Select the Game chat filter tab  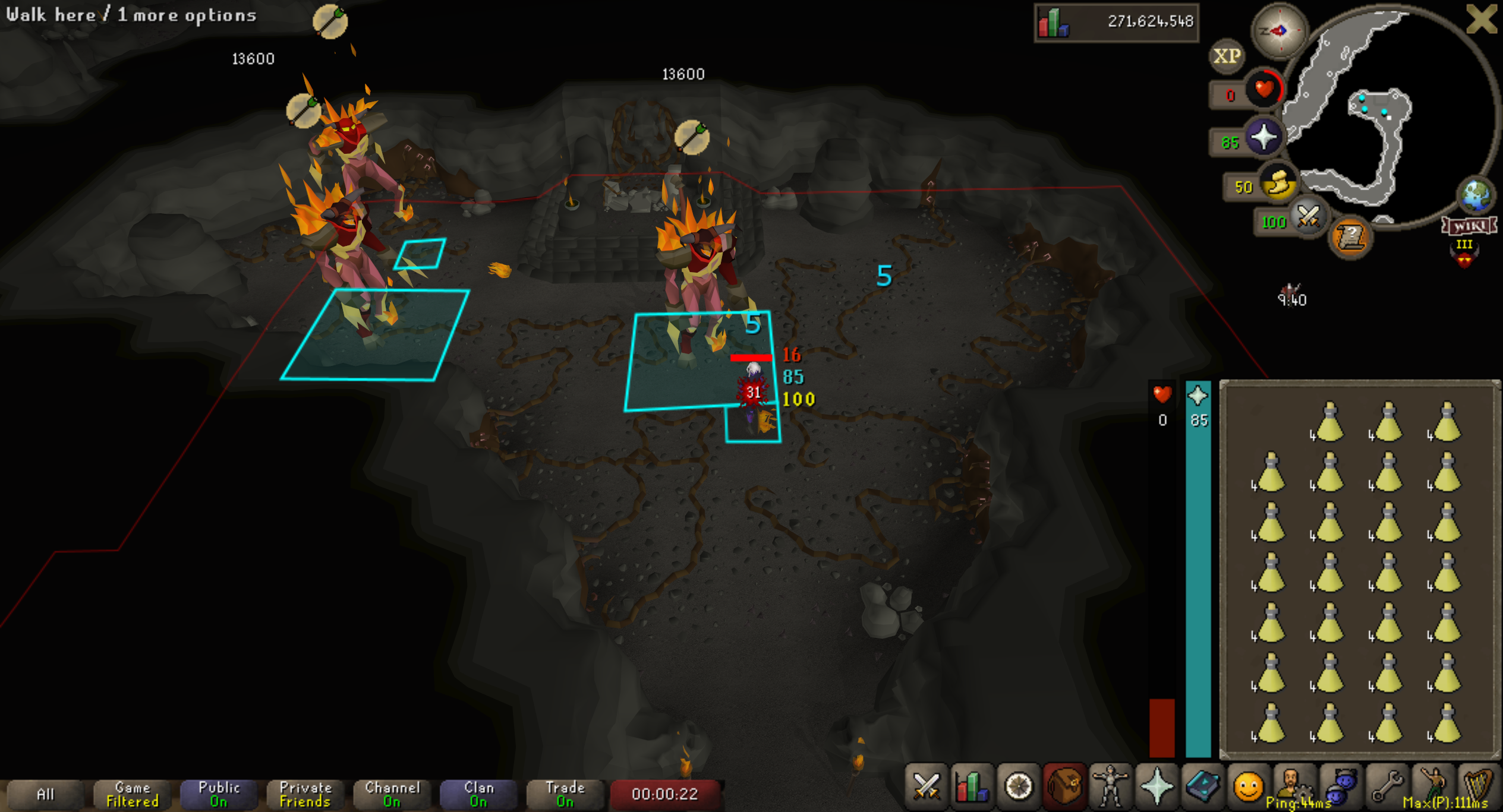point(132,794)
